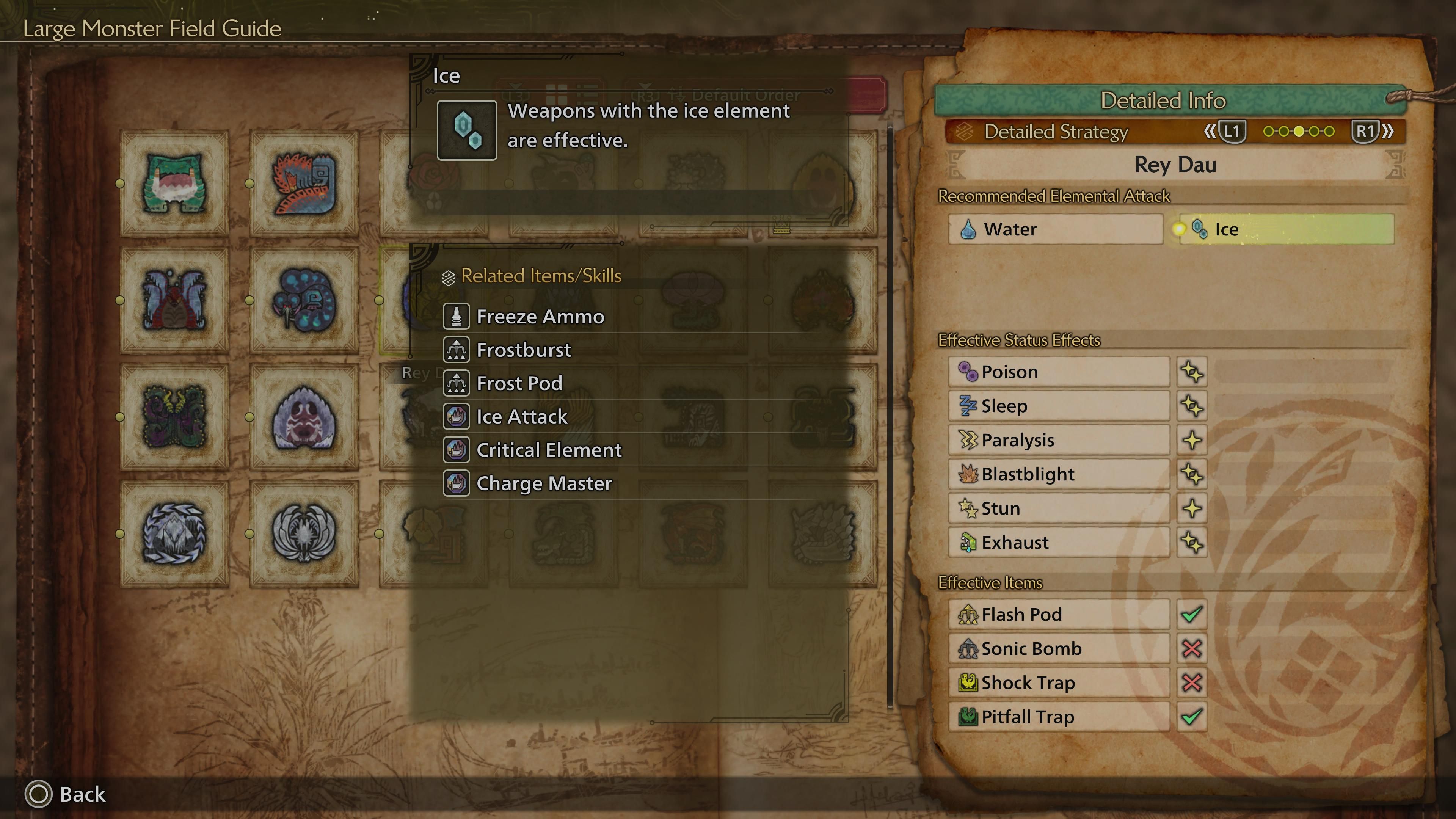Click the page indicator dots

(1299, 131)
